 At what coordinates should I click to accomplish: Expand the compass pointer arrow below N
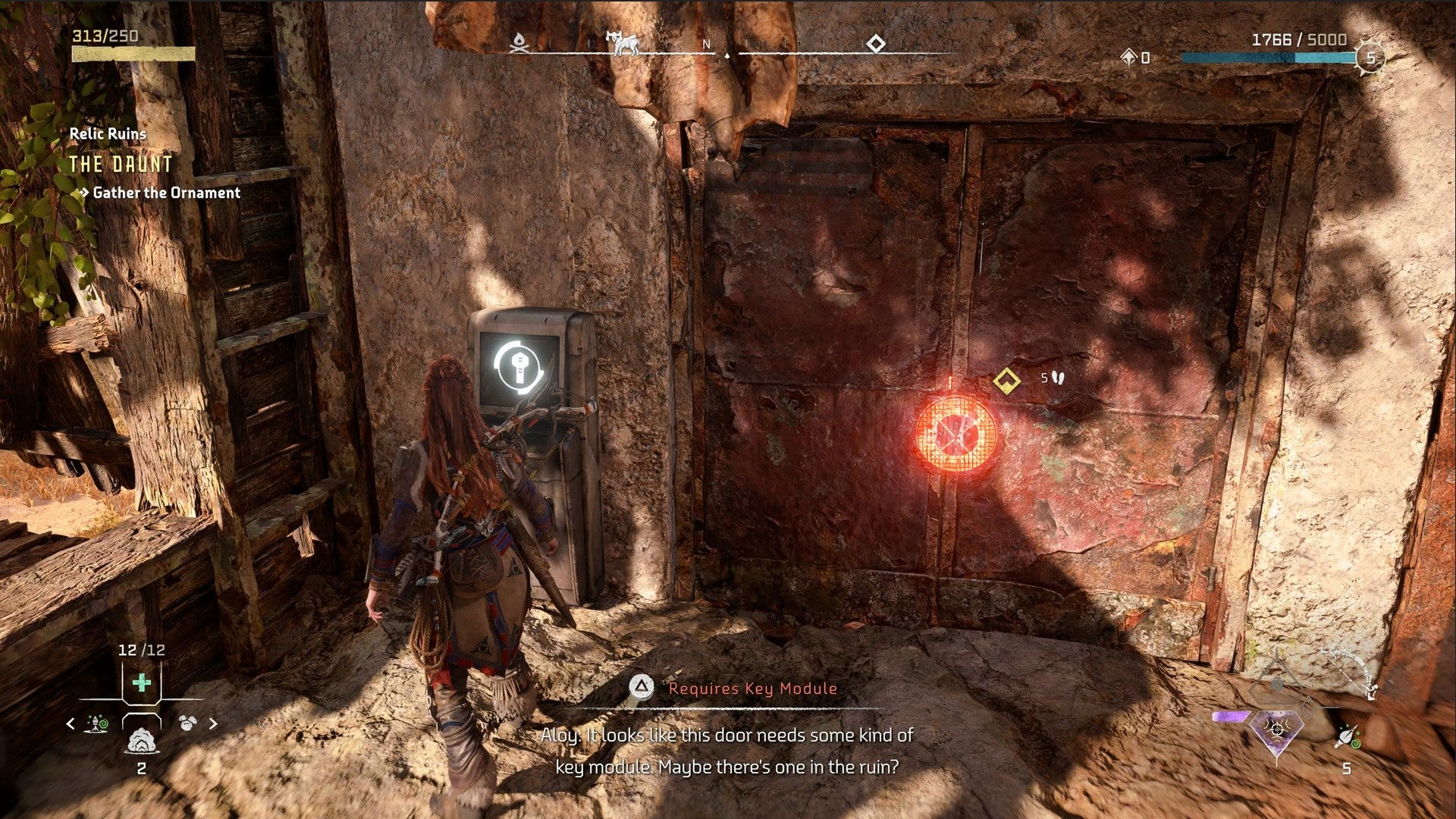(726, 56)
